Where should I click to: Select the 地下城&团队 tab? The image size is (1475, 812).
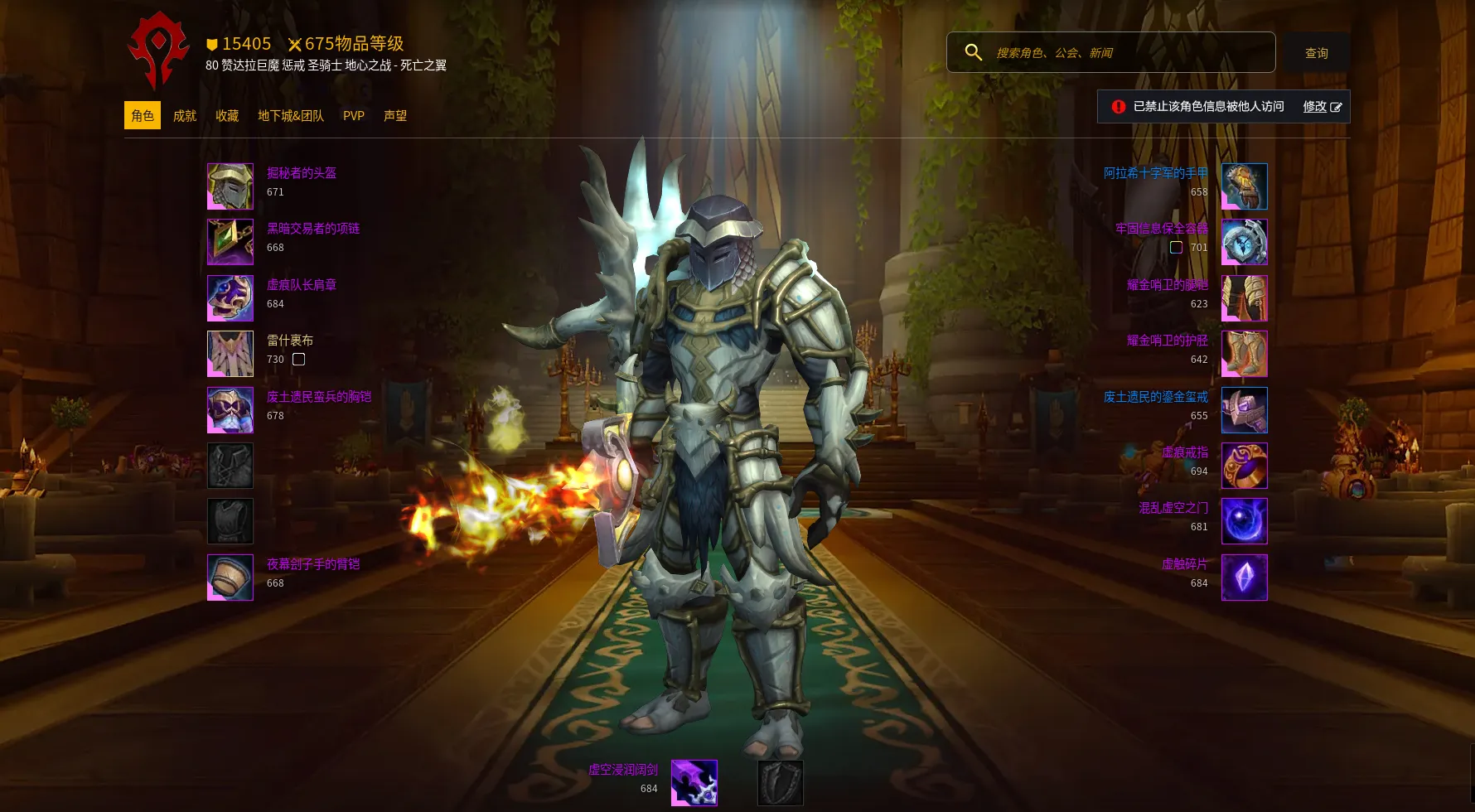[x=291, y=116]
